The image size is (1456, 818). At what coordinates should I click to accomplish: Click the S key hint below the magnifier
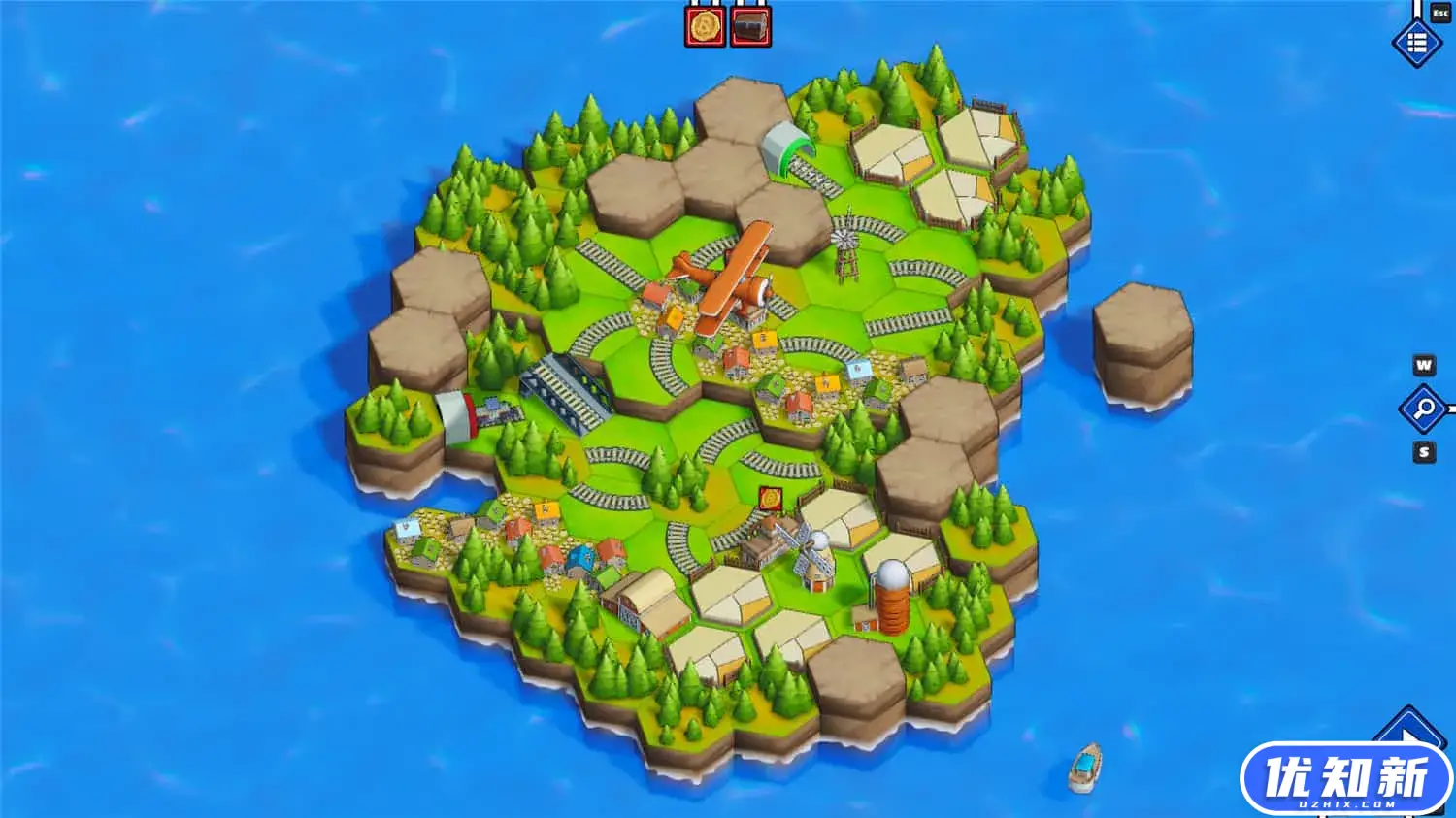1423,451
